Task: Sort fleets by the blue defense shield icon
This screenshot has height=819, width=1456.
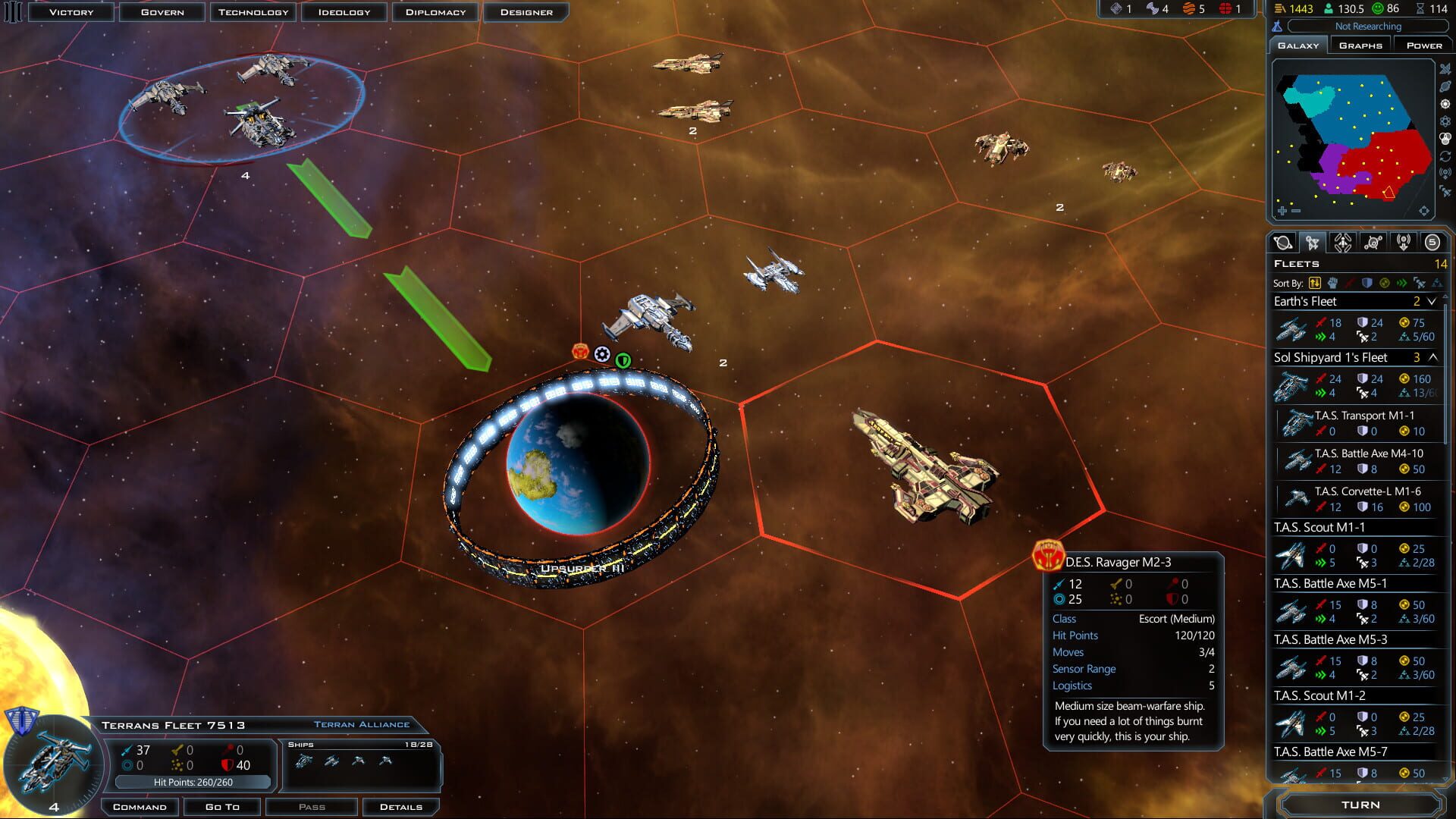Action: (1367, 284)
